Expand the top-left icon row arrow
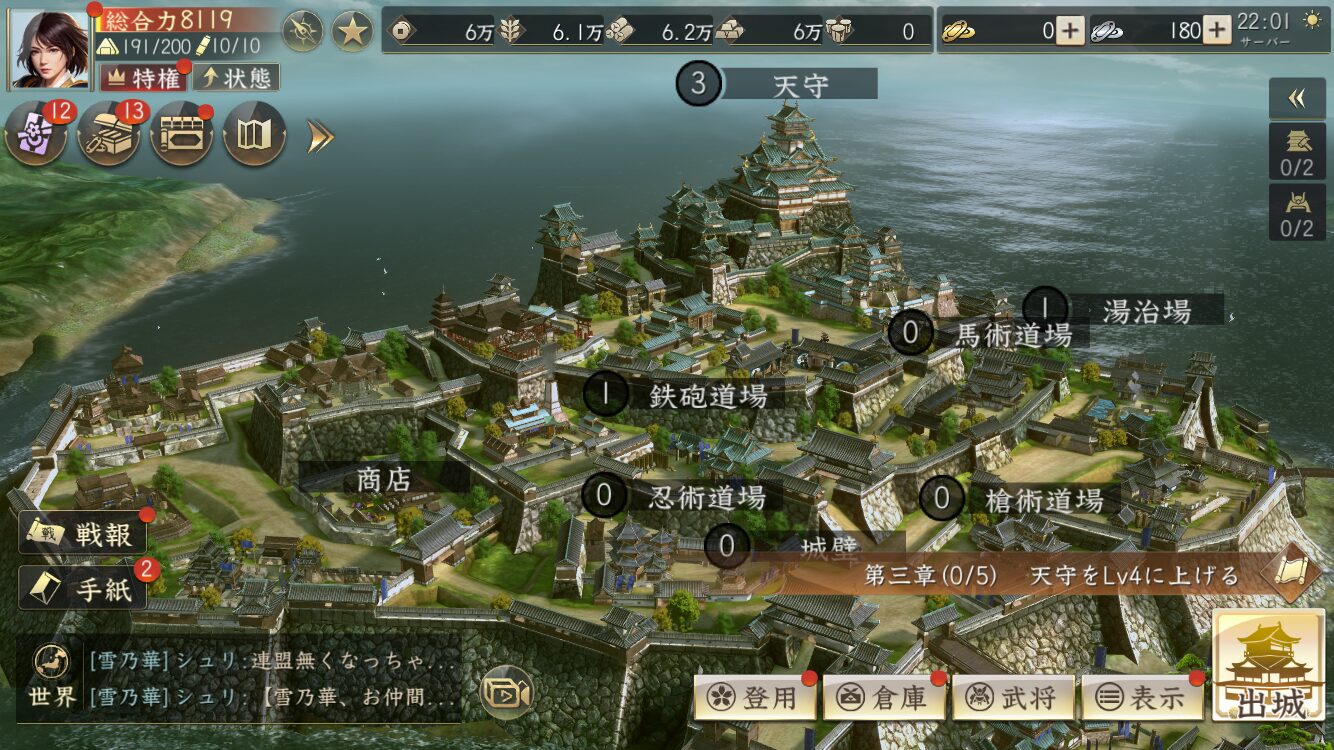The width and height of the screenshot is (1334, 750). tap(319, 136)
